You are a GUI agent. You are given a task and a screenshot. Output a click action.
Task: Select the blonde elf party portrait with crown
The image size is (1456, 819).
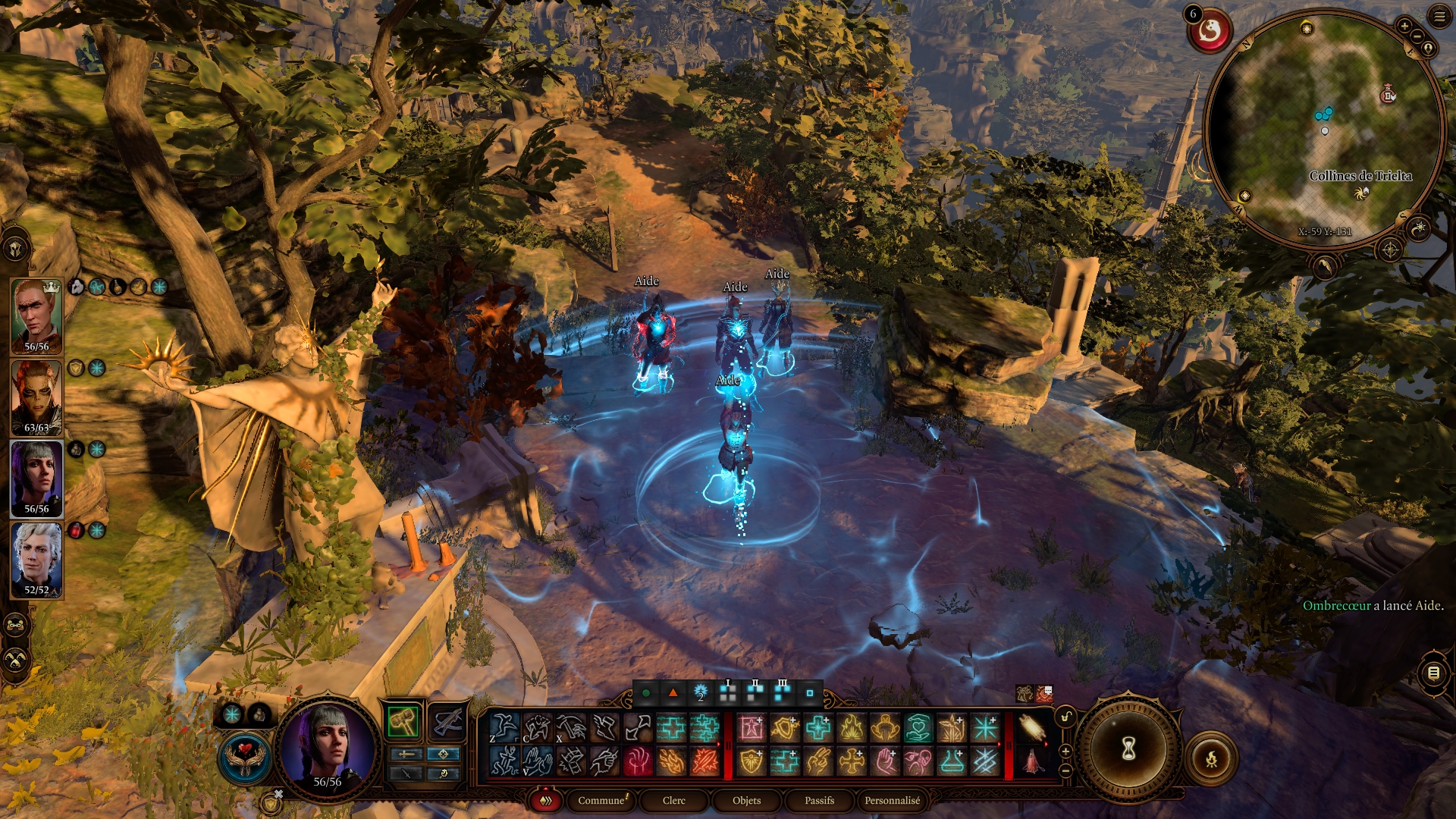pos(36,313)
